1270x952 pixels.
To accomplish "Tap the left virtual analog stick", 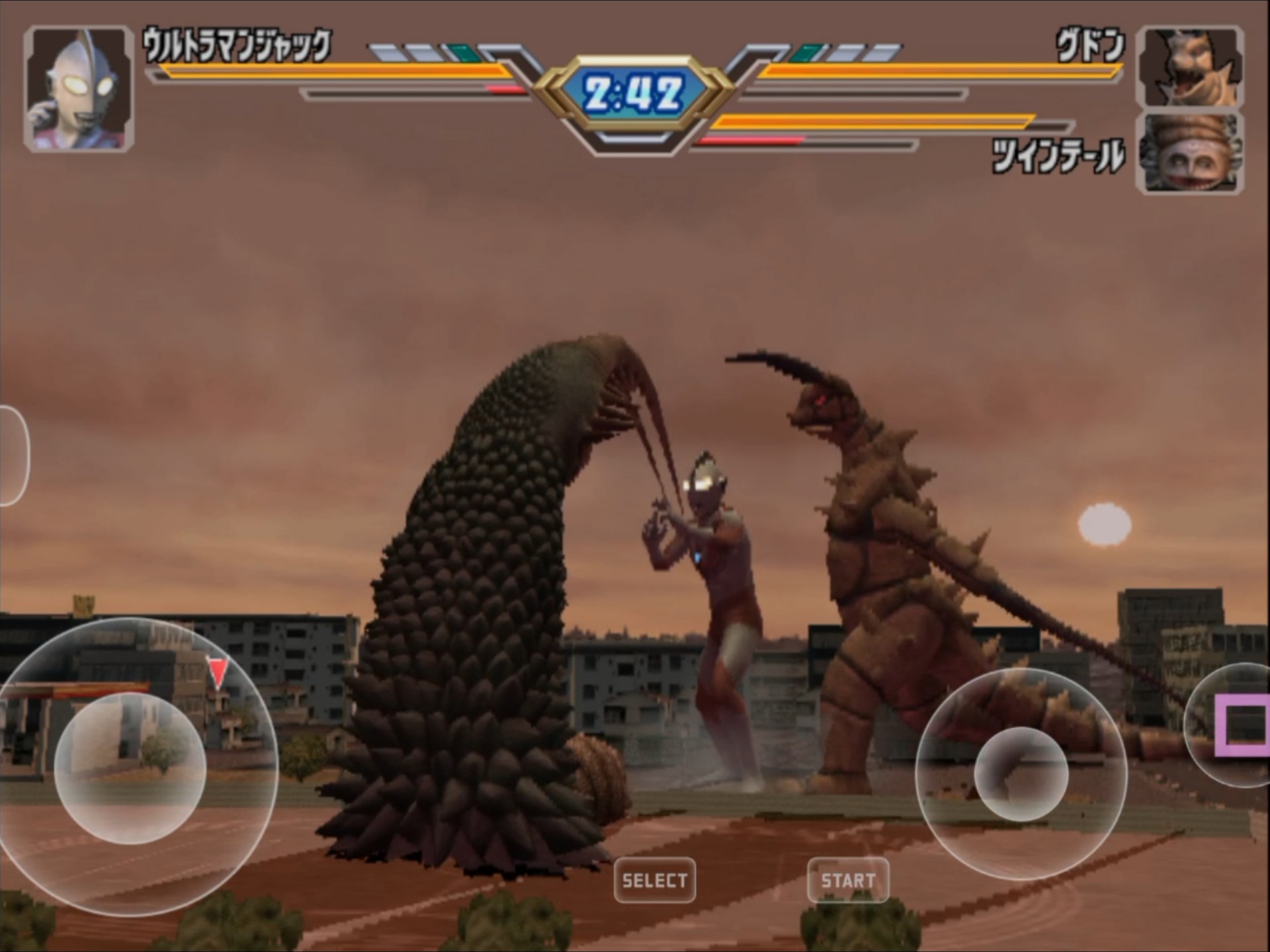I will click(130, 769).
